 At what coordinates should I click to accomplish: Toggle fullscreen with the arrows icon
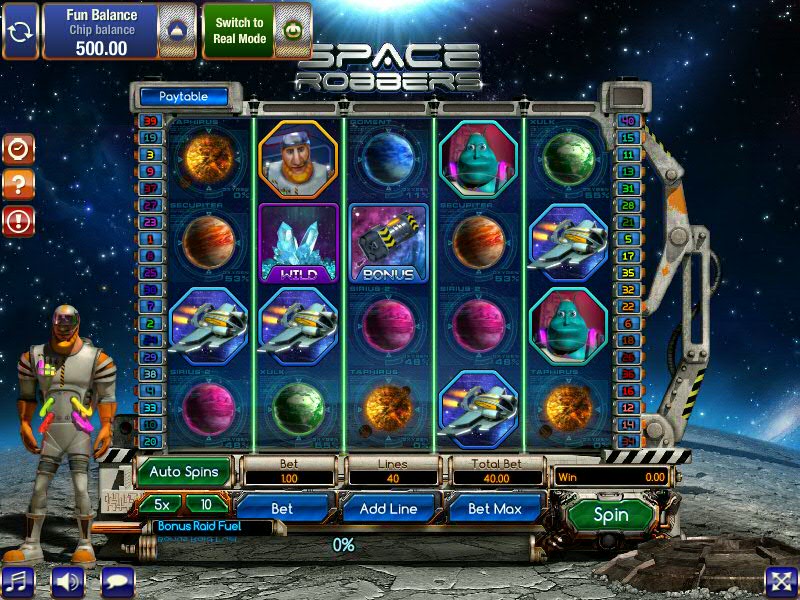(780, 580)
